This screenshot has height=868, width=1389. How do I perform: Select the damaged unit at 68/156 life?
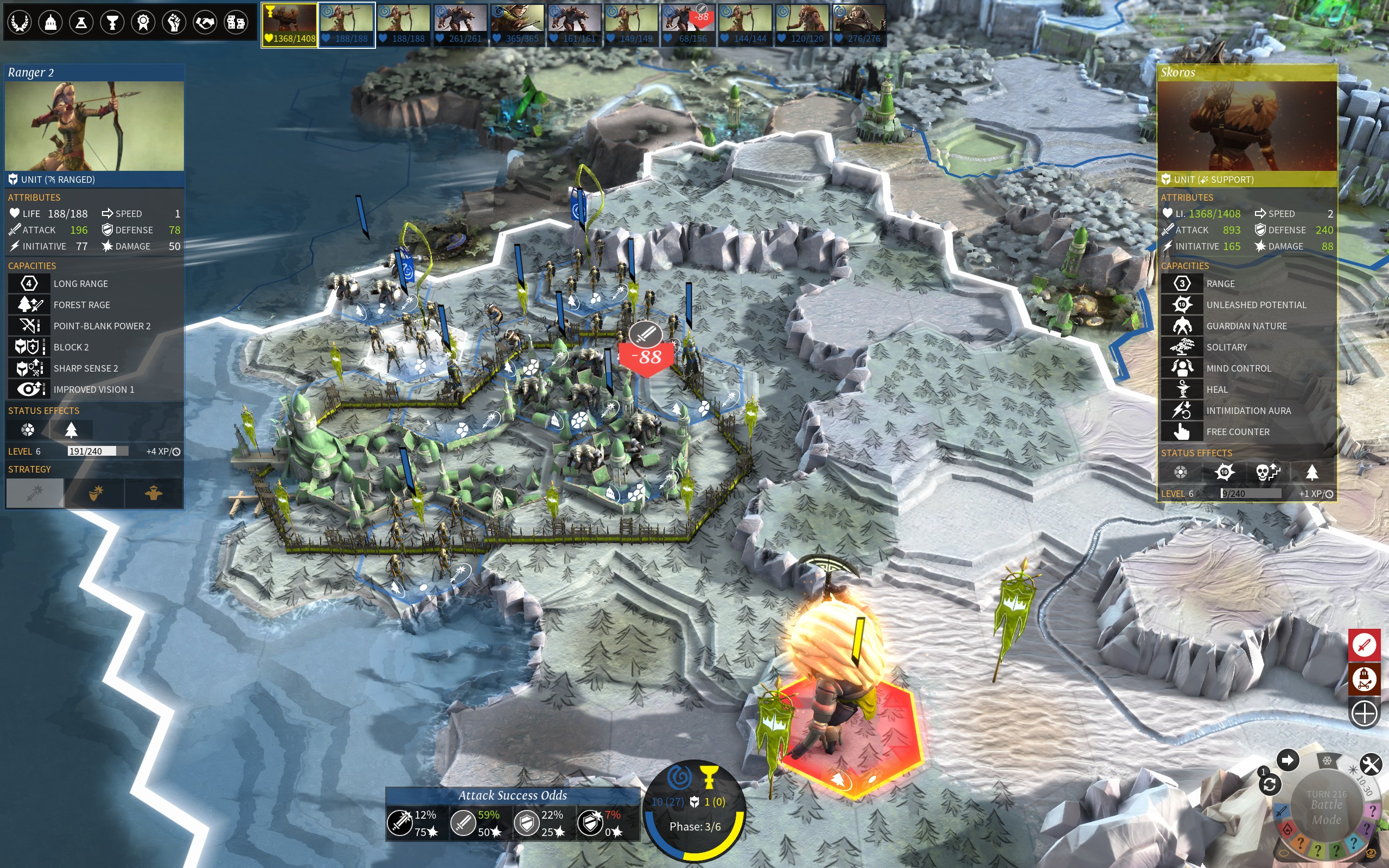click(688, 25)
